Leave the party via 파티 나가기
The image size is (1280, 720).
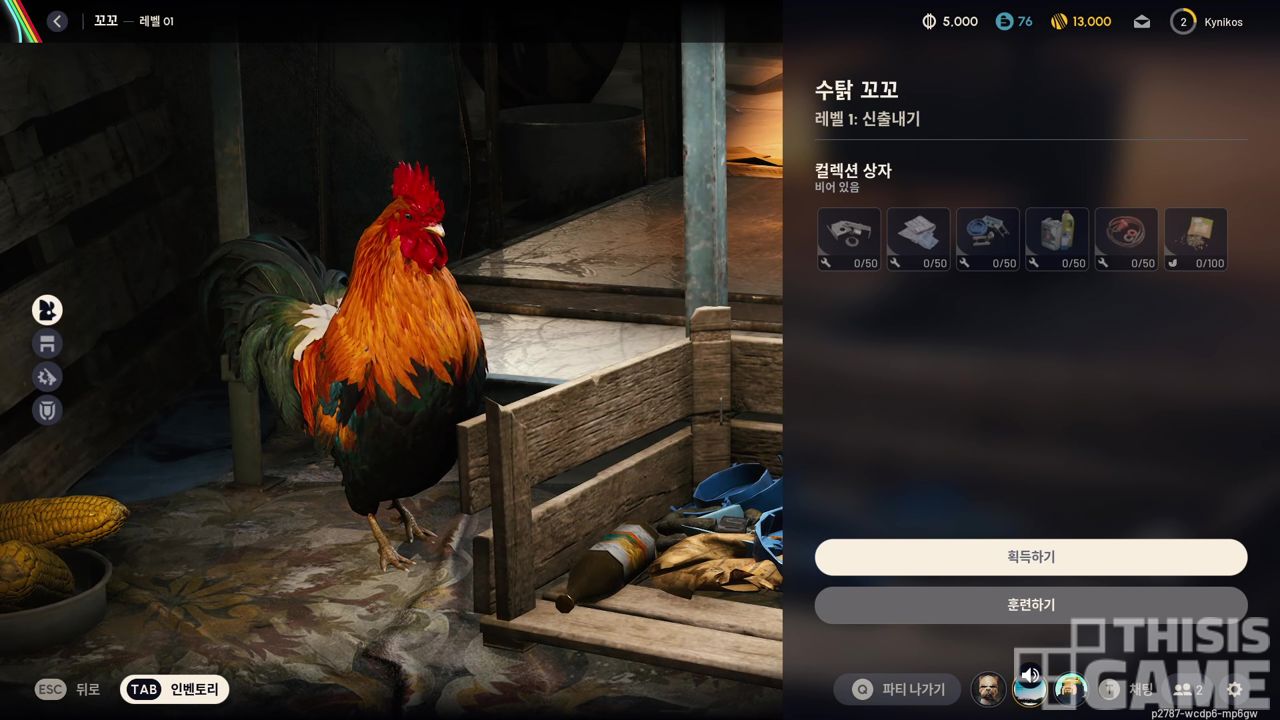(897, 689)
